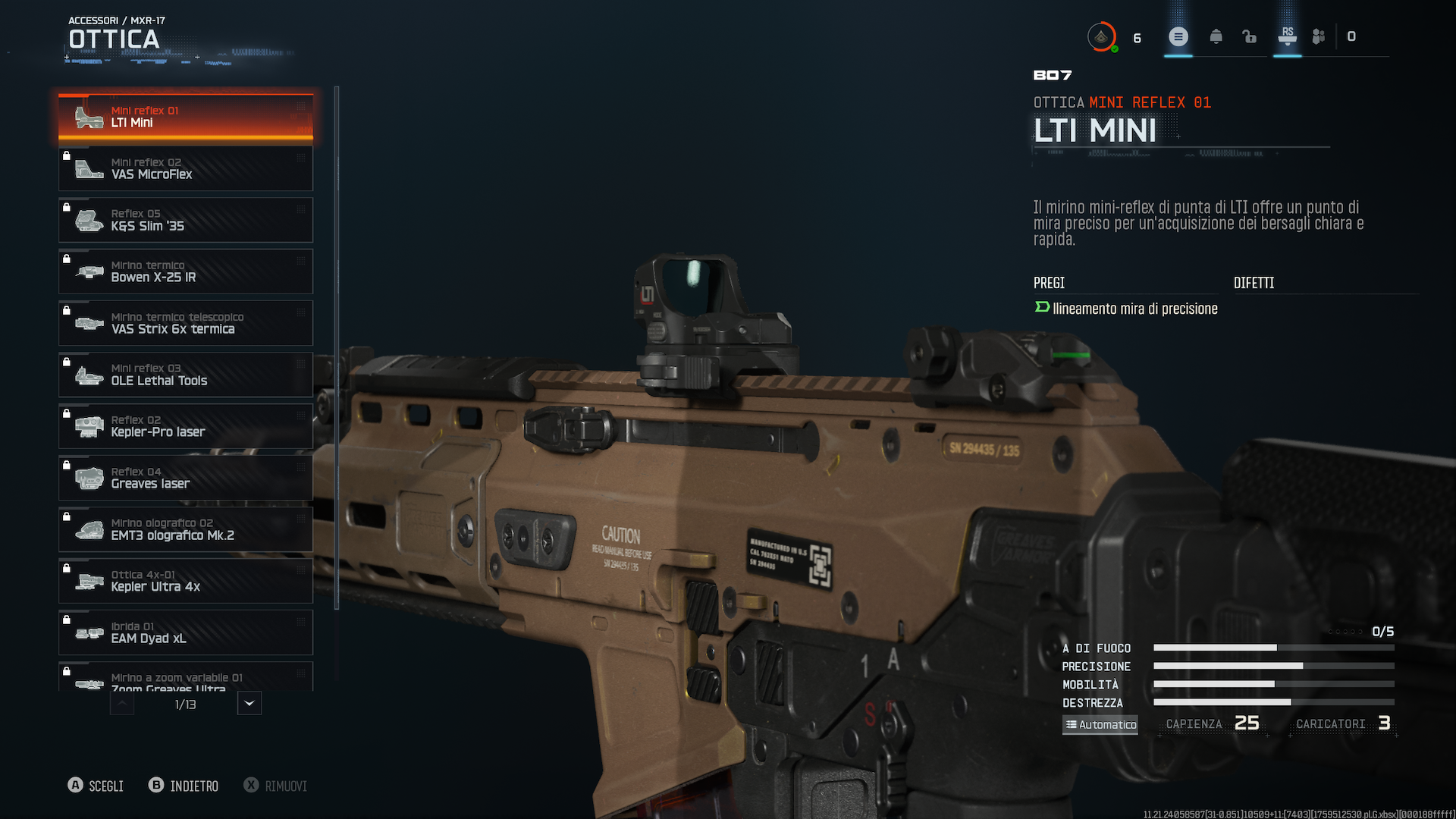Image resolution: width=1456 pixels, height=819 pixels.
Task: Click the lock icon on Kepler Ultra 4x
Action: 67,568
